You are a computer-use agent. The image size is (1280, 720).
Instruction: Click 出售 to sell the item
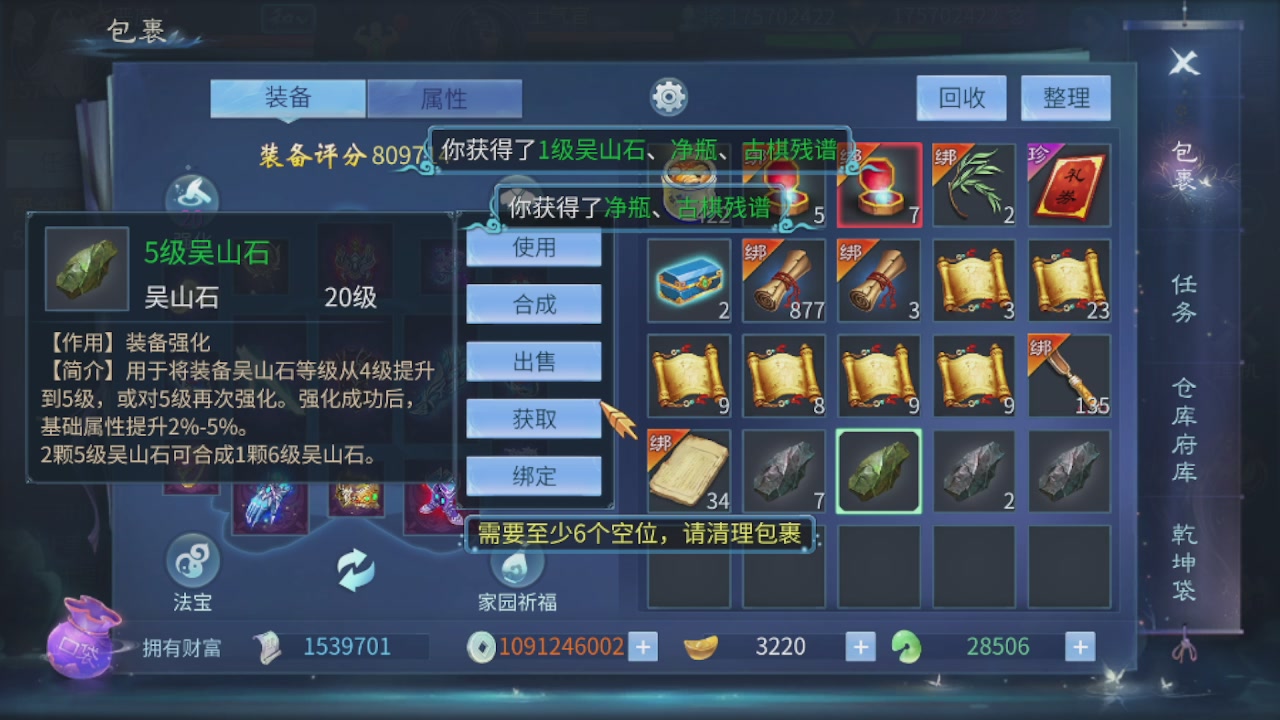coord(533,361)
